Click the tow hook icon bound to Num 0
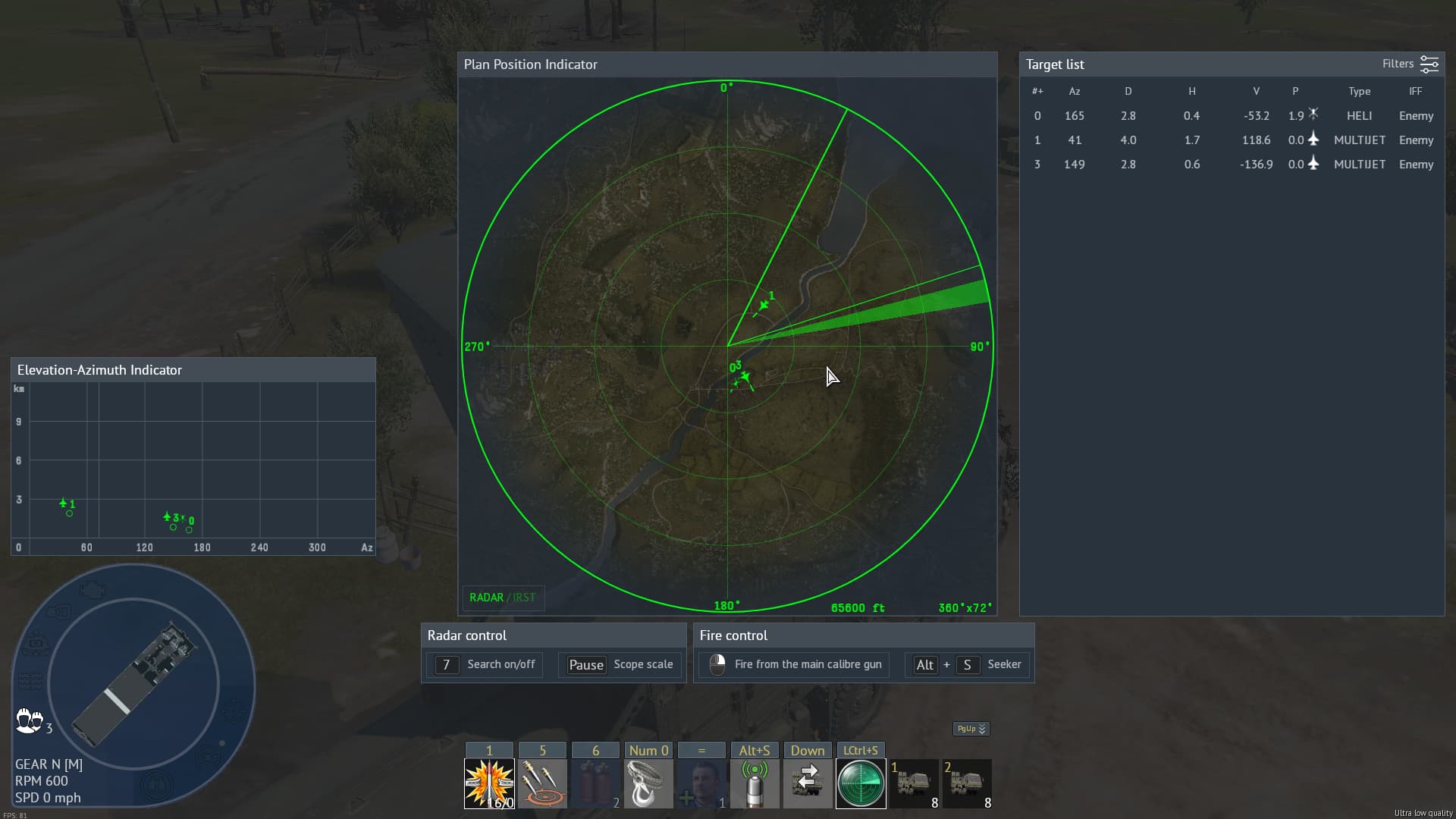Screen dimensions: 1456x819 (x=648, y=783)
